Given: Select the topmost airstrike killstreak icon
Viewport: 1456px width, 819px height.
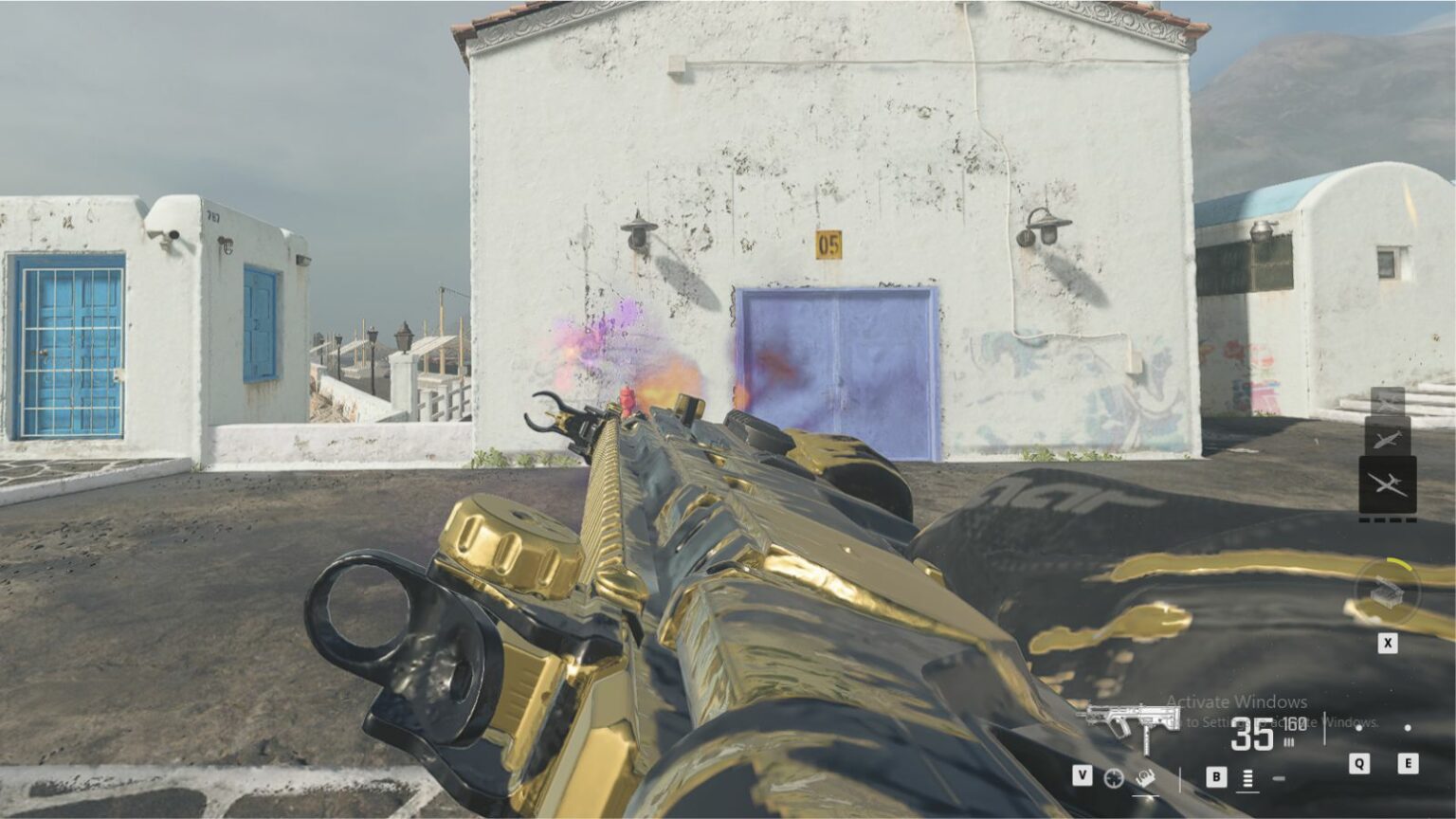Looking at the screenshot, I should [1388, 402].
